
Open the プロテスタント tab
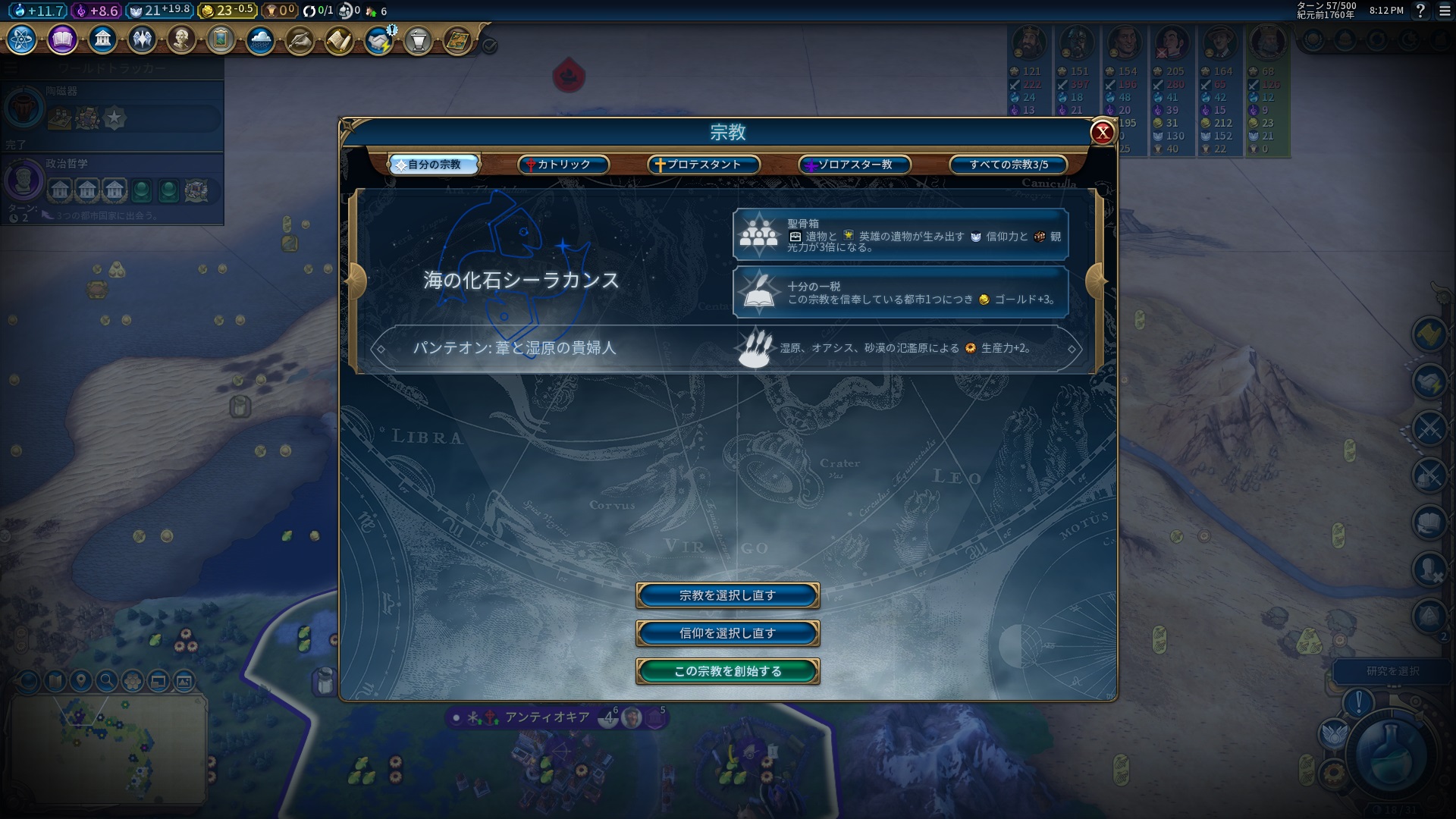pos(704,165)
